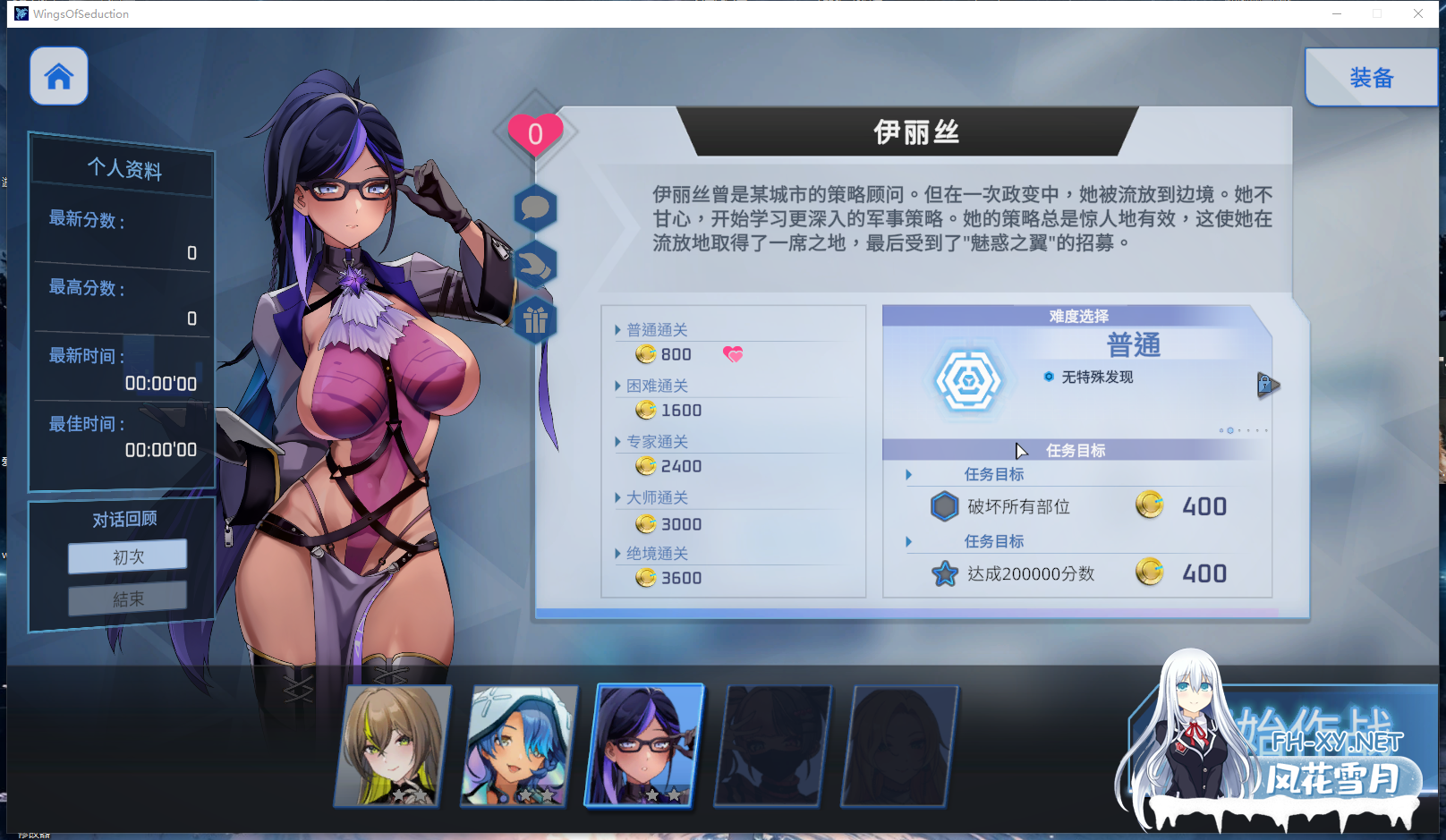Open the gift icon beside the character
This screenshot has height=840, width=1446.
[536, 319]
